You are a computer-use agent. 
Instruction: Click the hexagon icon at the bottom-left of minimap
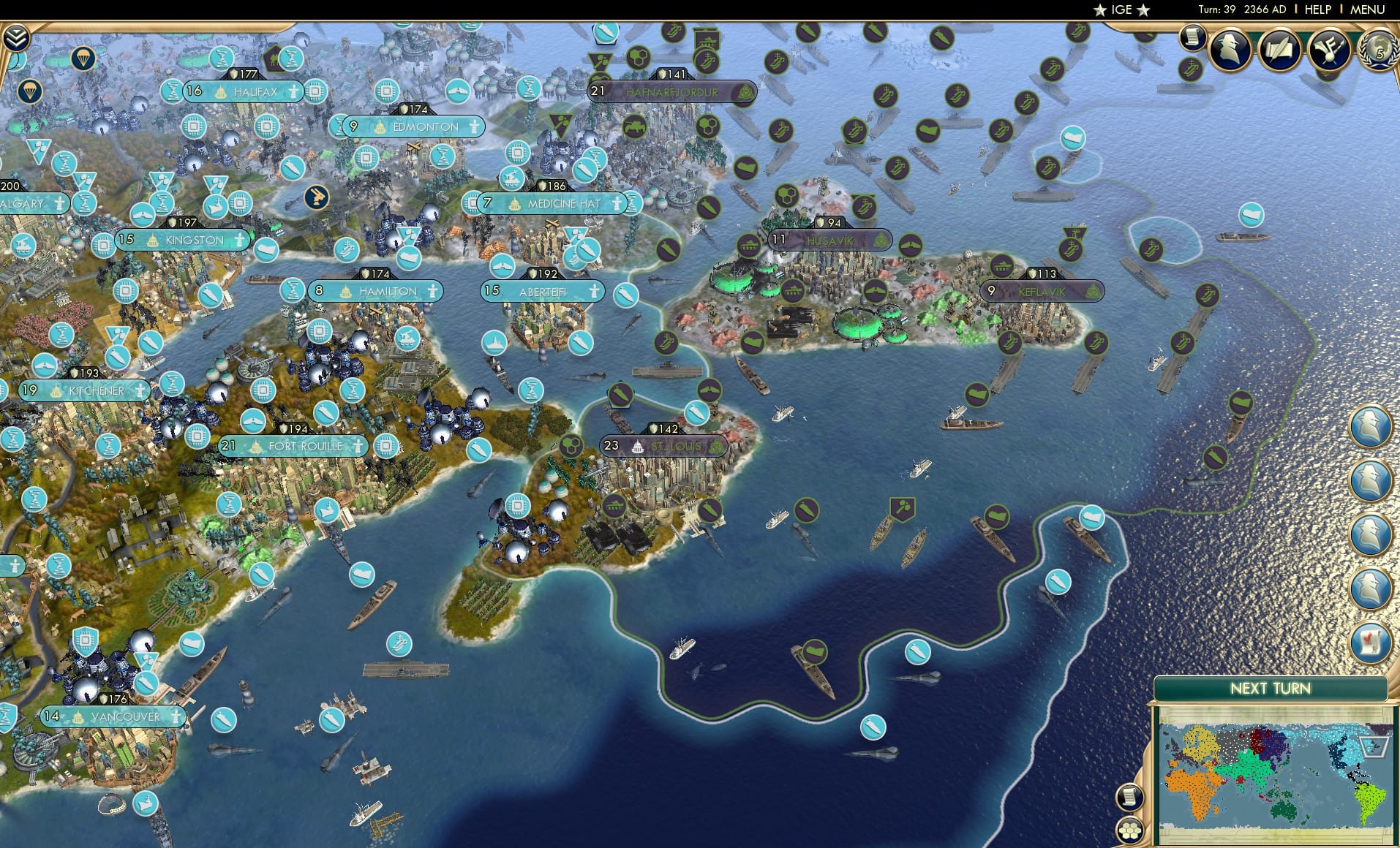1130,830
